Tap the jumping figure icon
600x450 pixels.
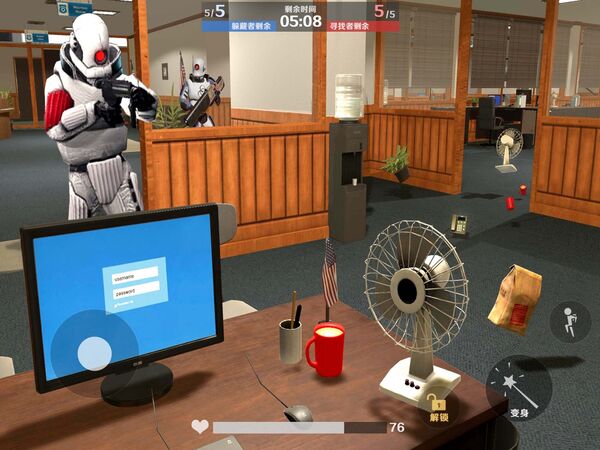tap(569, 322)
